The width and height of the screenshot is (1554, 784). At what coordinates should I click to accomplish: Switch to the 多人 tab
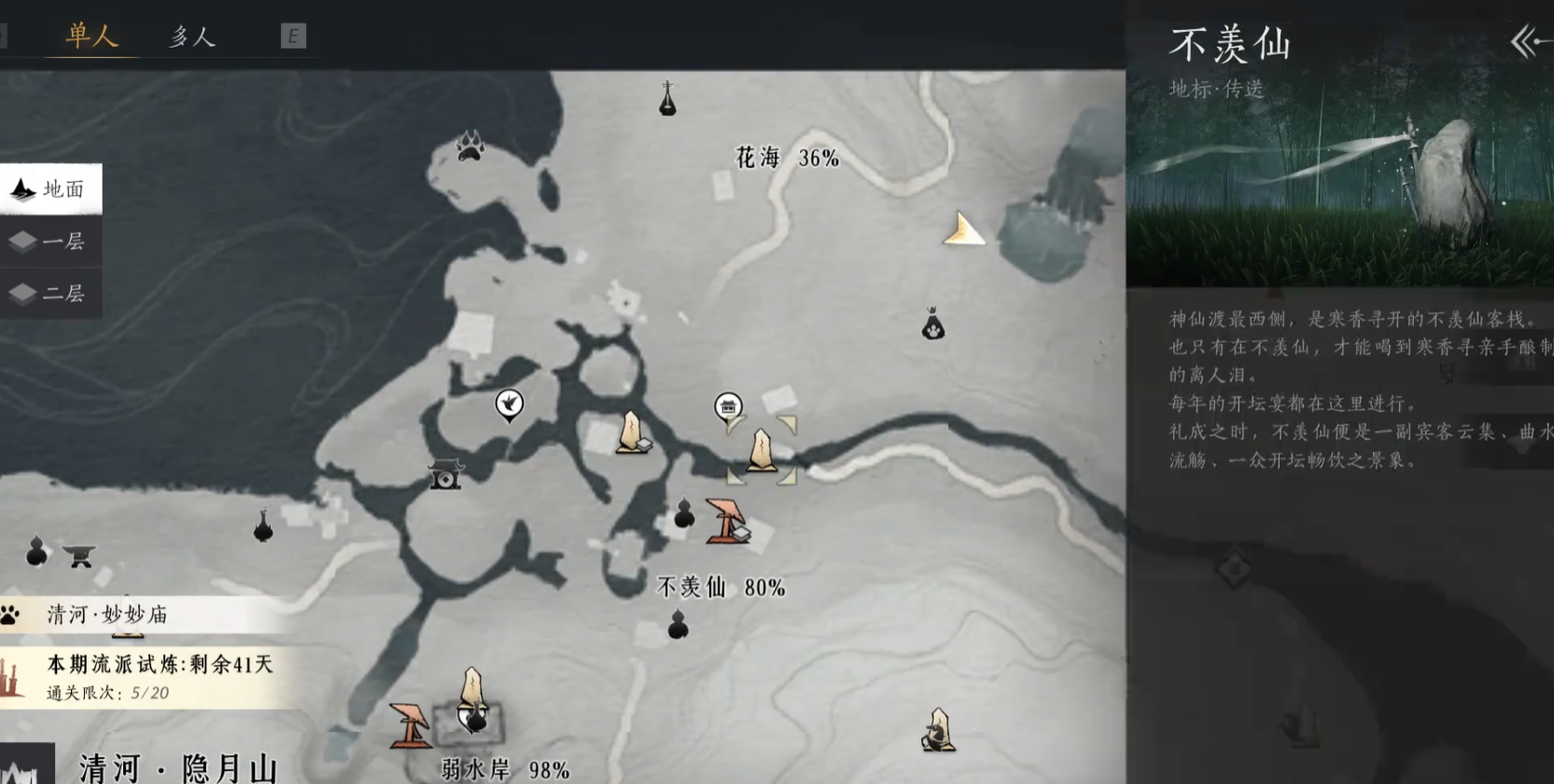tap(192, 36)
